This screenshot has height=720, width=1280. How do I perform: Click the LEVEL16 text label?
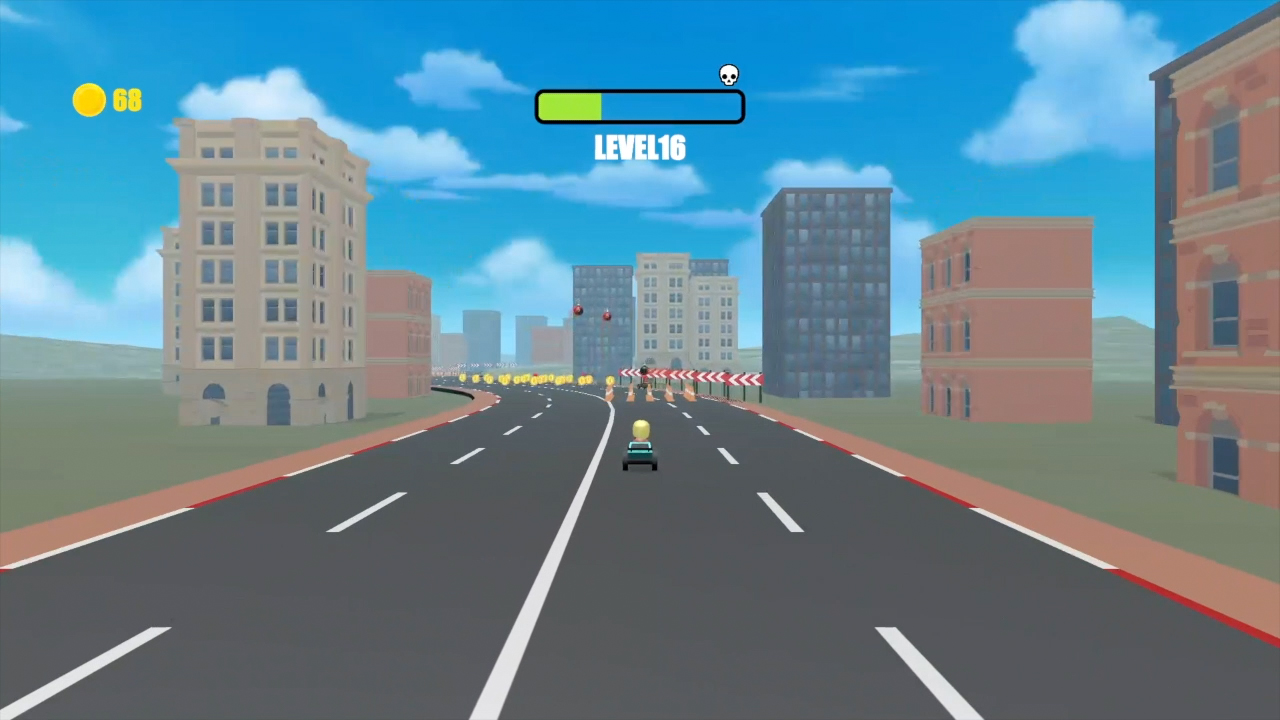click(639, 148)
